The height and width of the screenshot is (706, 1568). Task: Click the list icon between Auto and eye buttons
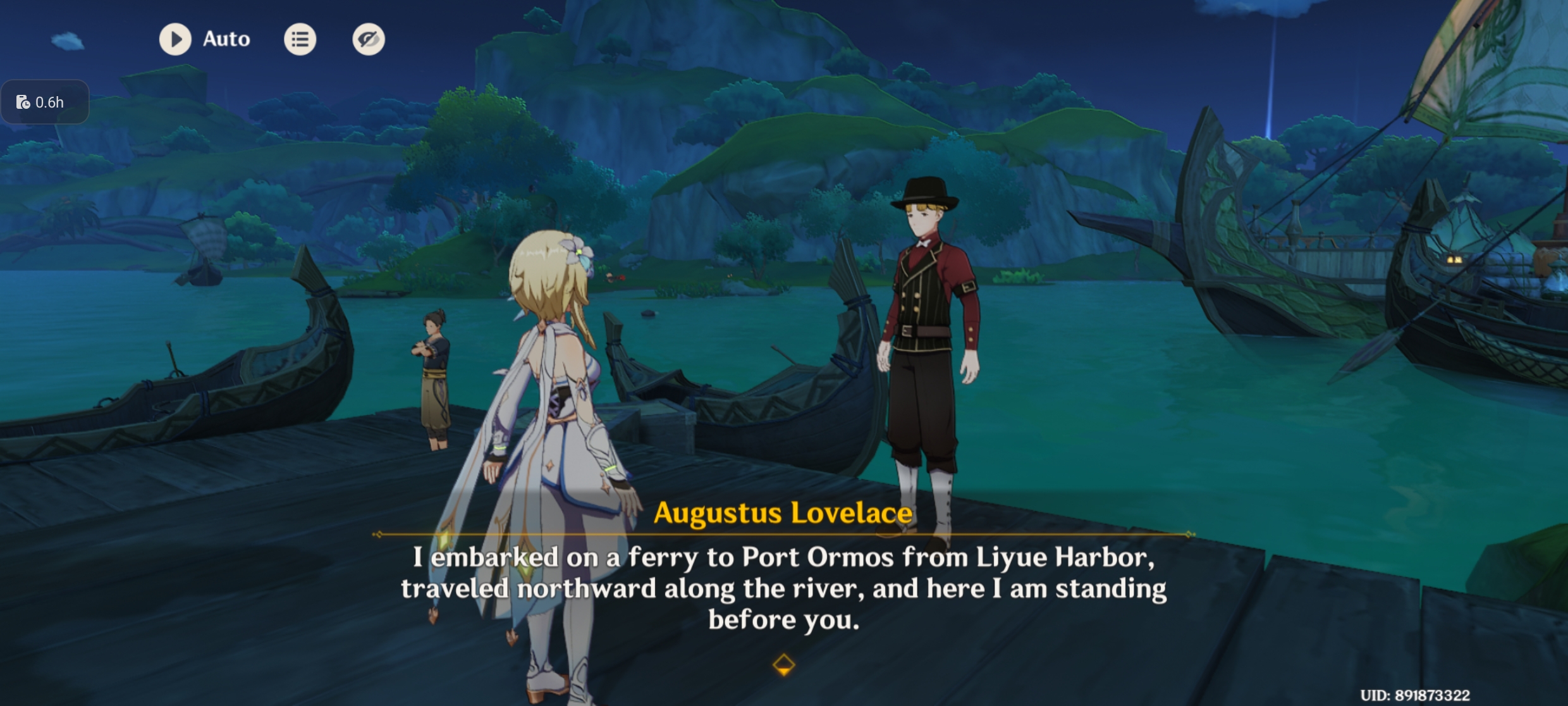tap(300, 39)
